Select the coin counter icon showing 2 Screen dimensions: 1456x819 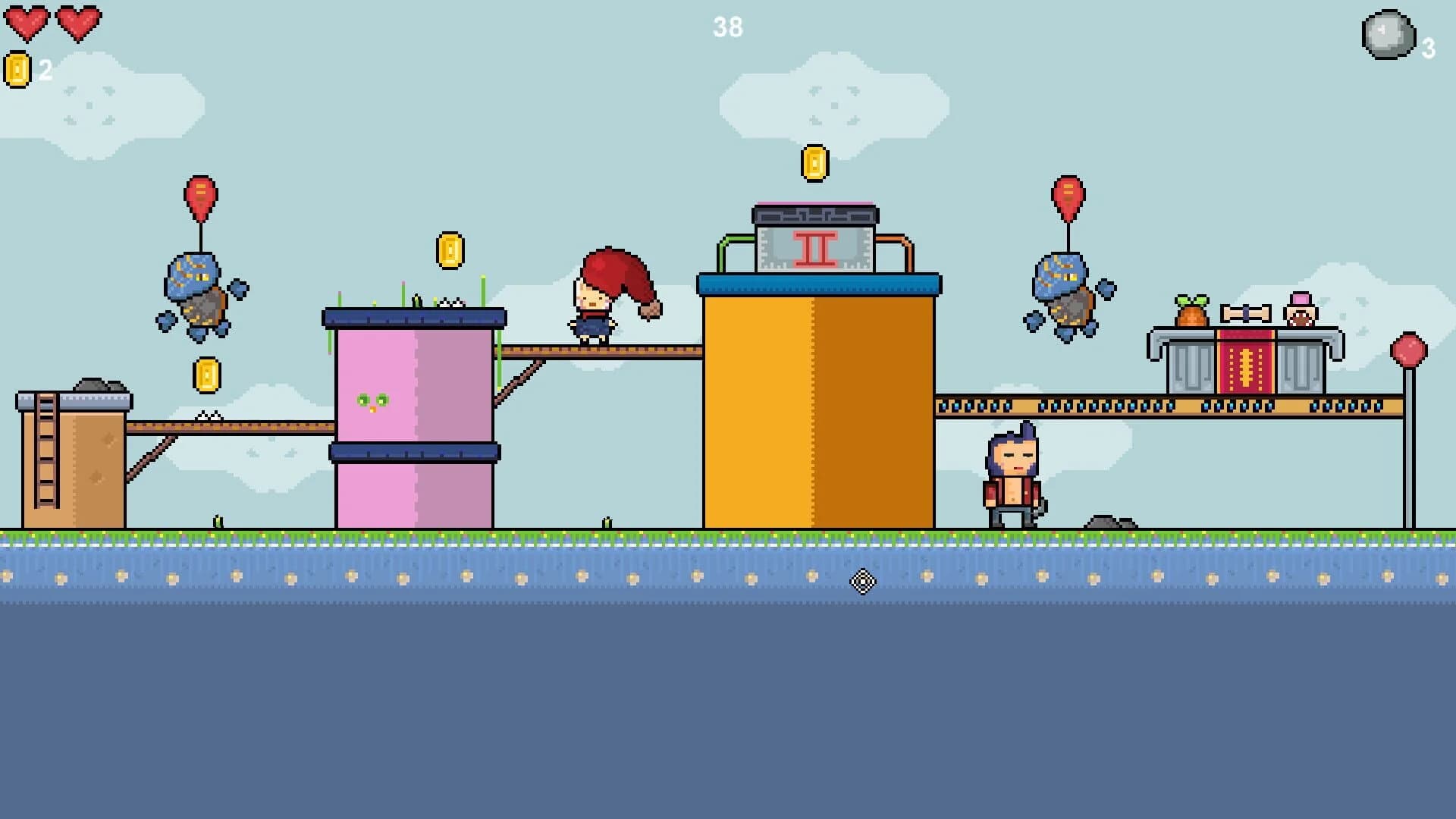tap(17, 71)
